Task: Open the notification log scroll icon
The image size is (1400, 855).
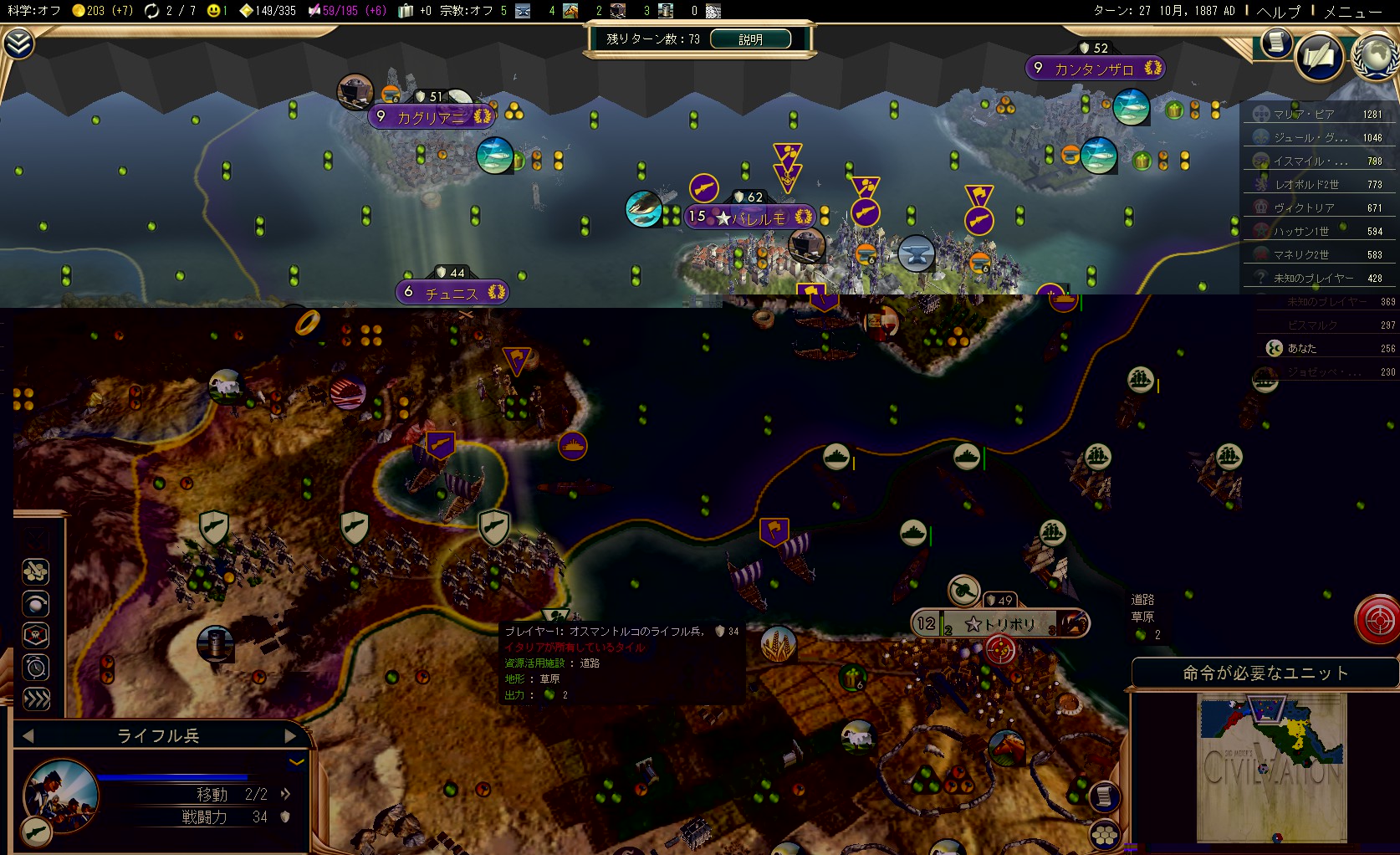Action: pyautogui.click(x=1276, y=42)
